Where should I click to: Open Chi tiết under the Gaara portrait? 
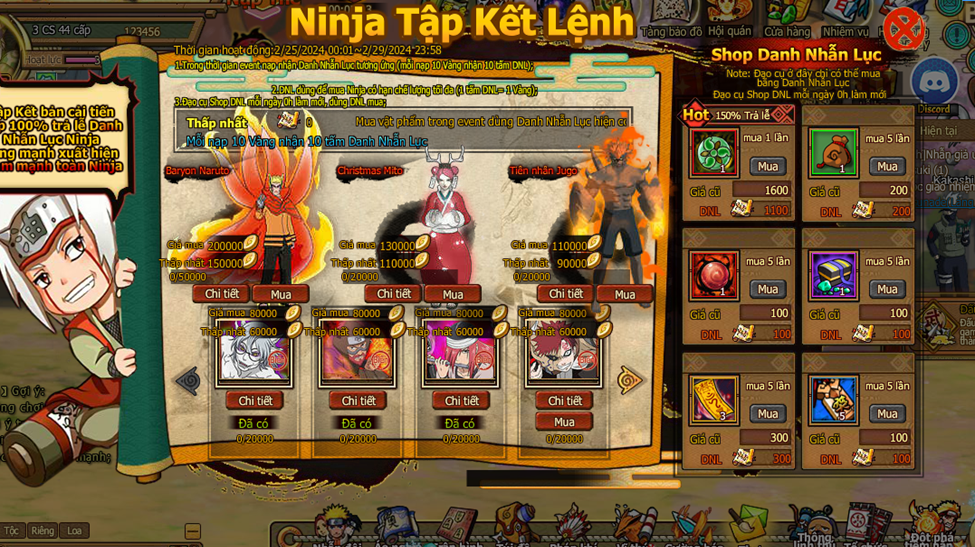[564, 400]
